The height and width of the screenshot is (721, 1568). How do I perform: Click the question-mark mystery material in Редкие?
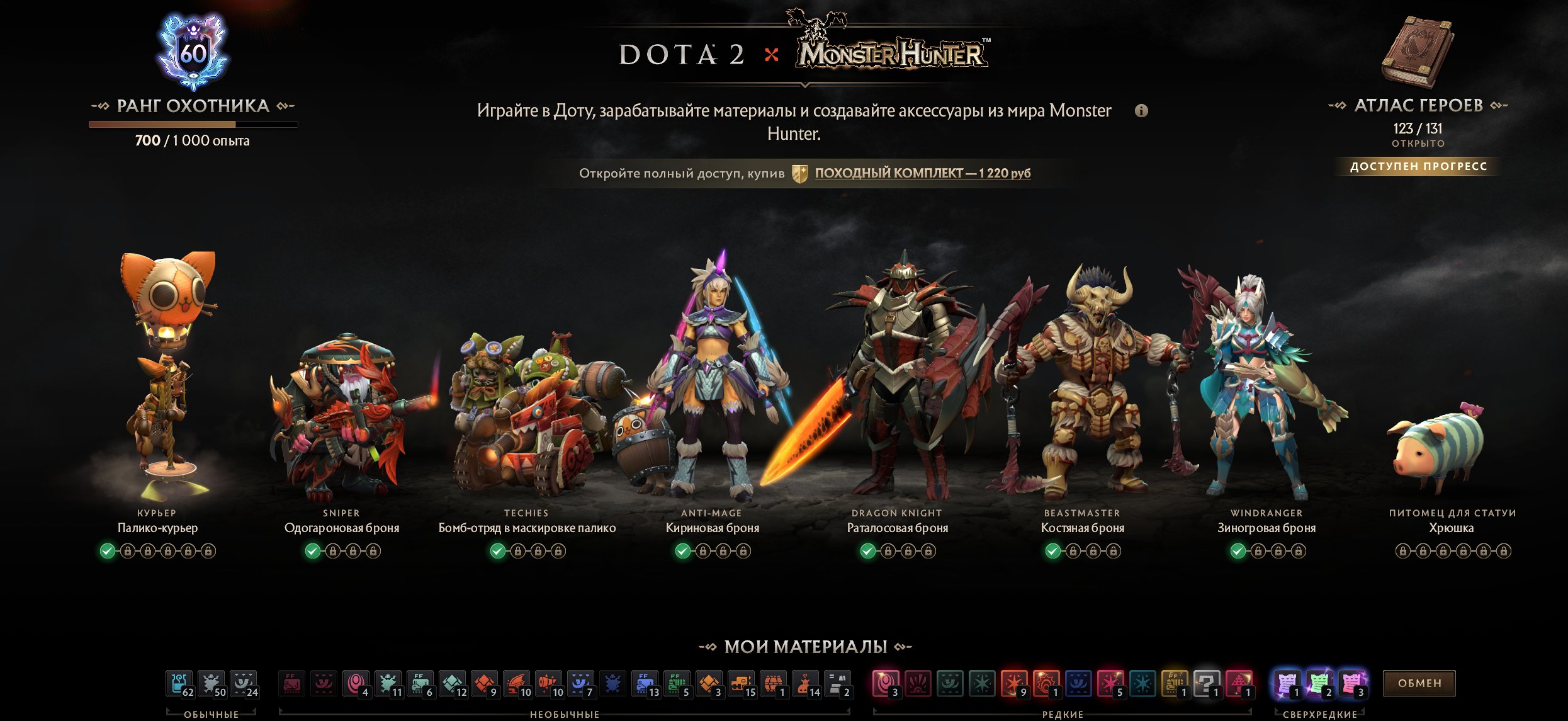pos(1207,683)
